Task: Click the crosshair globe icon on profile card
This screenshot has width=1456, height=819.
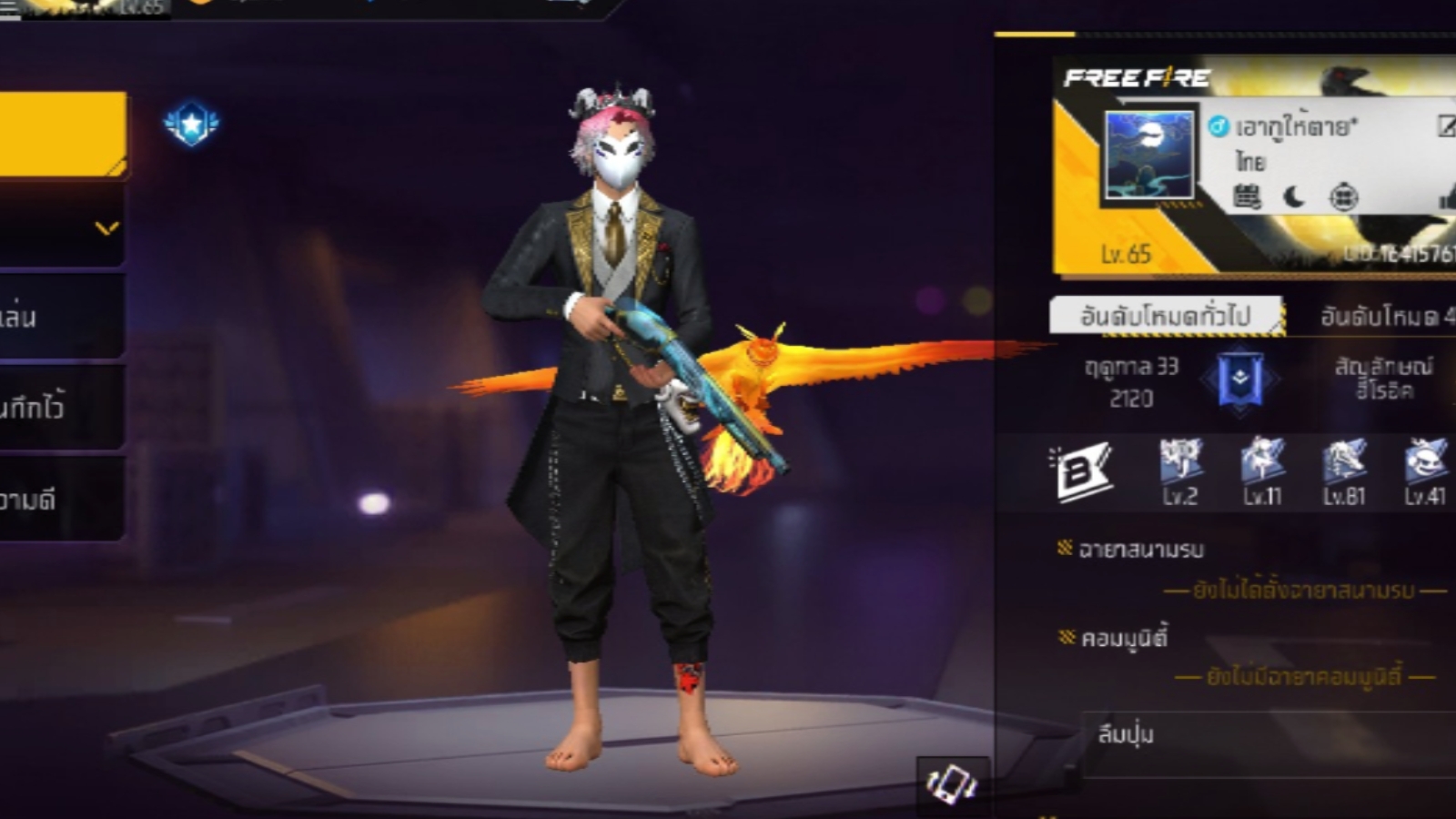Action: pyautogui.click(x=1343, y=197)
